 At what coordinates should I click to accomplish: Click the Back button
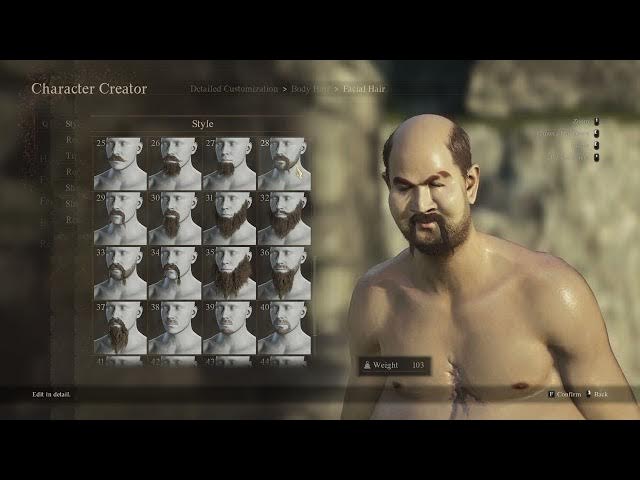(x=600, y=394)
